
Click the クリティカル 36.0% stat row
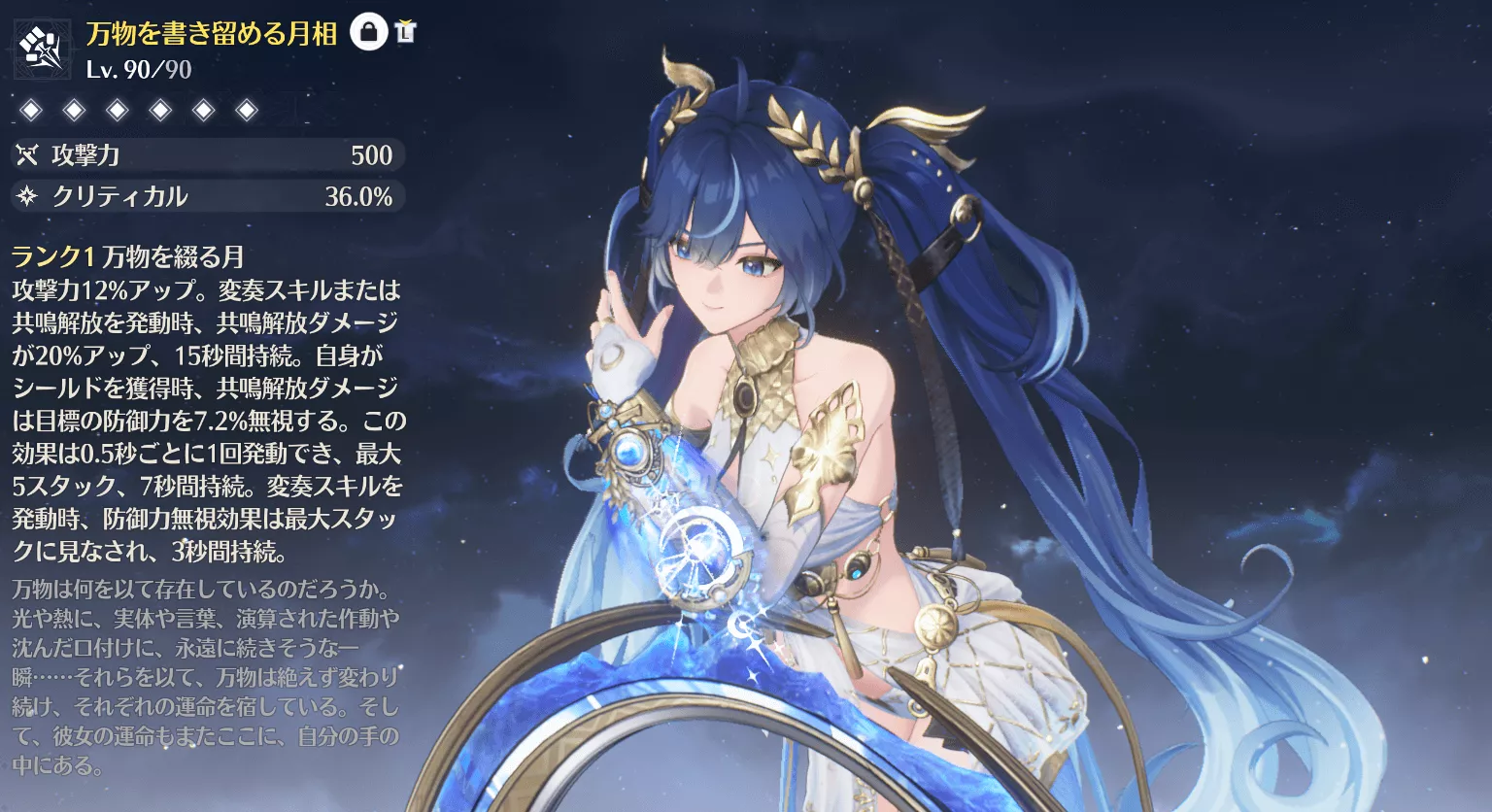204,196
